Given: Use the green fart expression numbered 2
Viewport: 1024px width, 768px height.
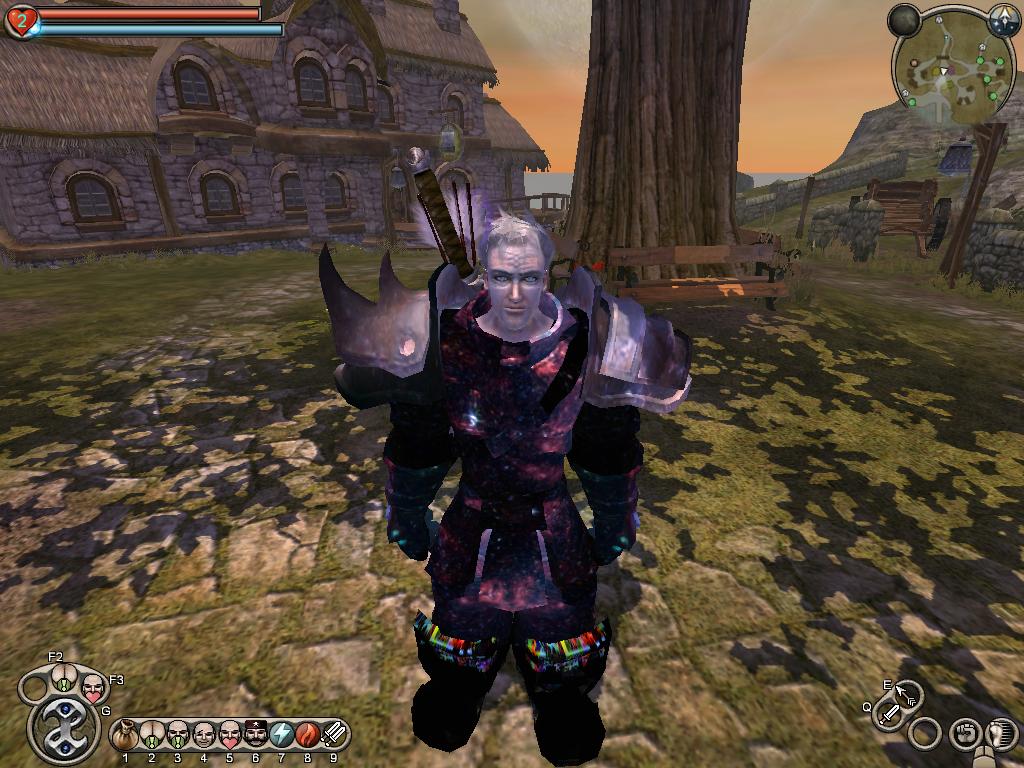Looking at the screenshot, I should tap(152, 736).
